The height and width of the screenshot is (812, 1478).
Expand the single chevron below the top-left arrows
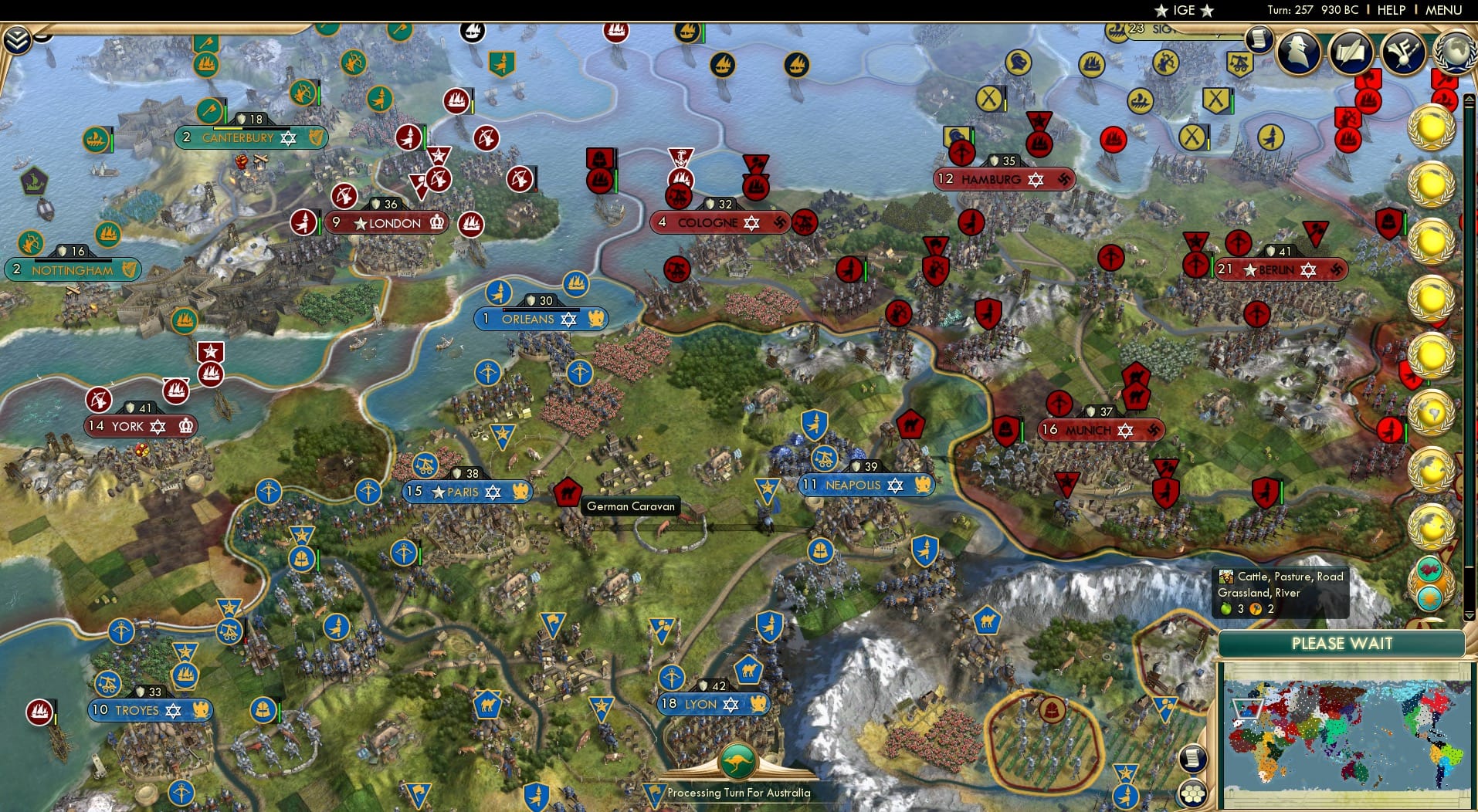pyautogui.click(x=42, y=37)
